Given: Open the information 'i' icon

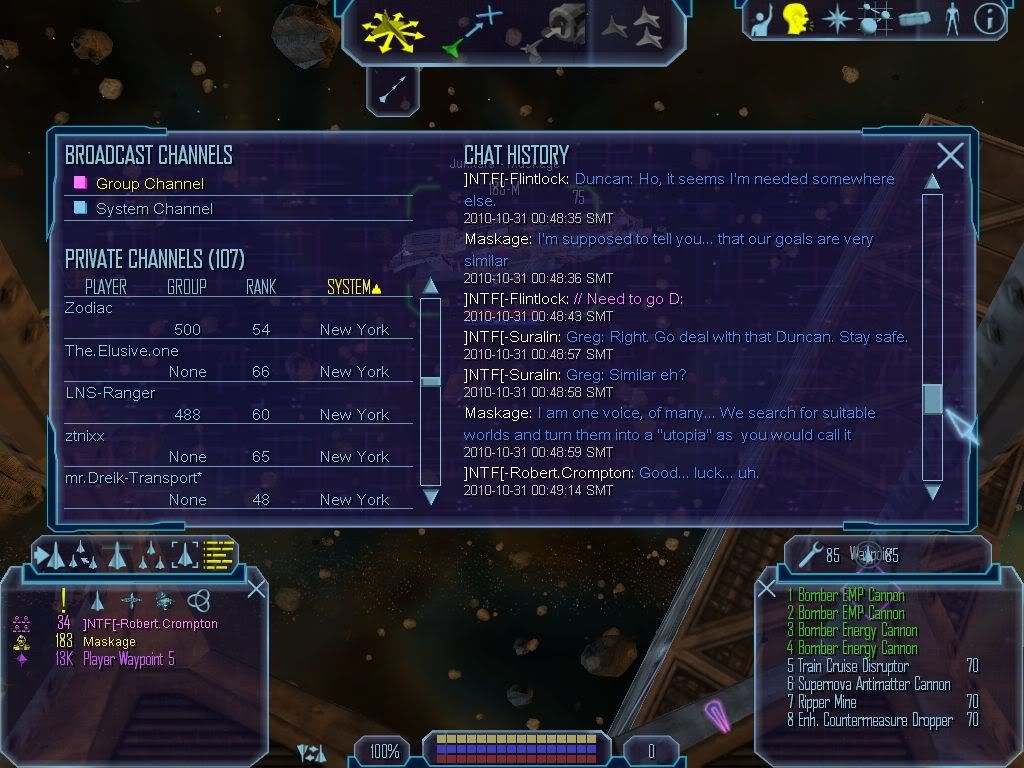Looking at the screenshot, I should coord(988,20).
